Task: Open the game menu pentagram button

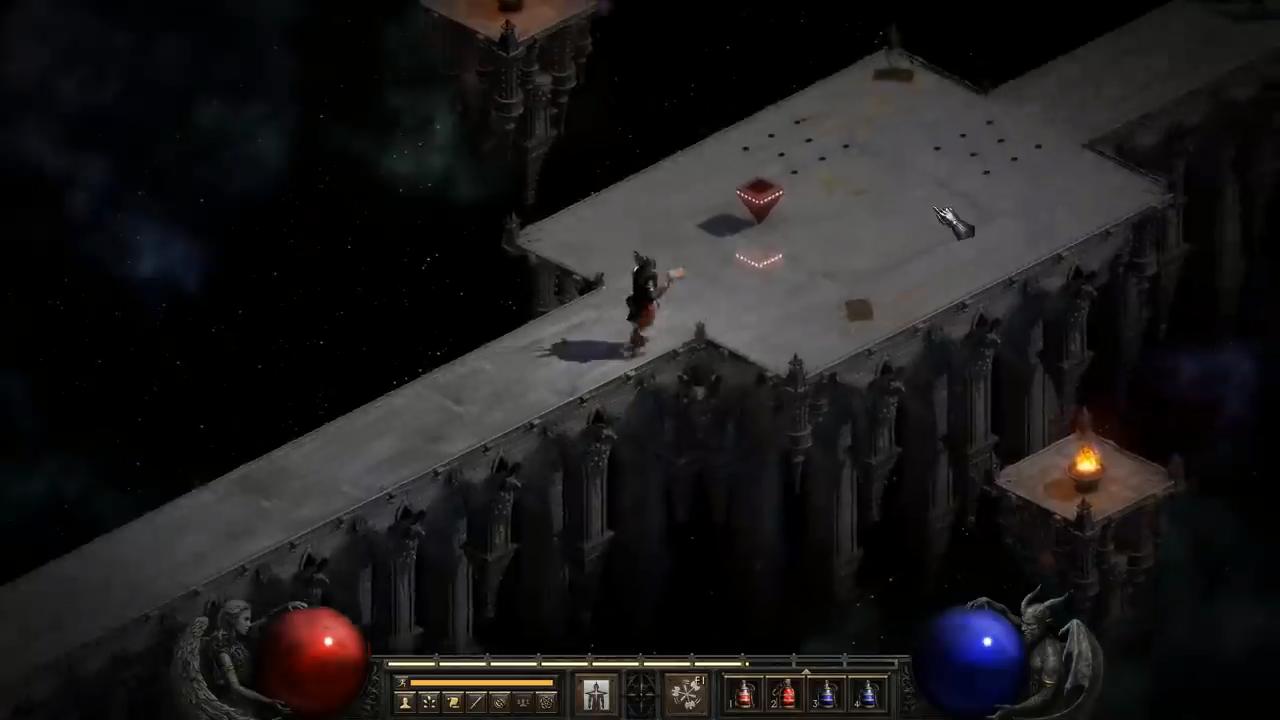Action: tap(546, 702)
